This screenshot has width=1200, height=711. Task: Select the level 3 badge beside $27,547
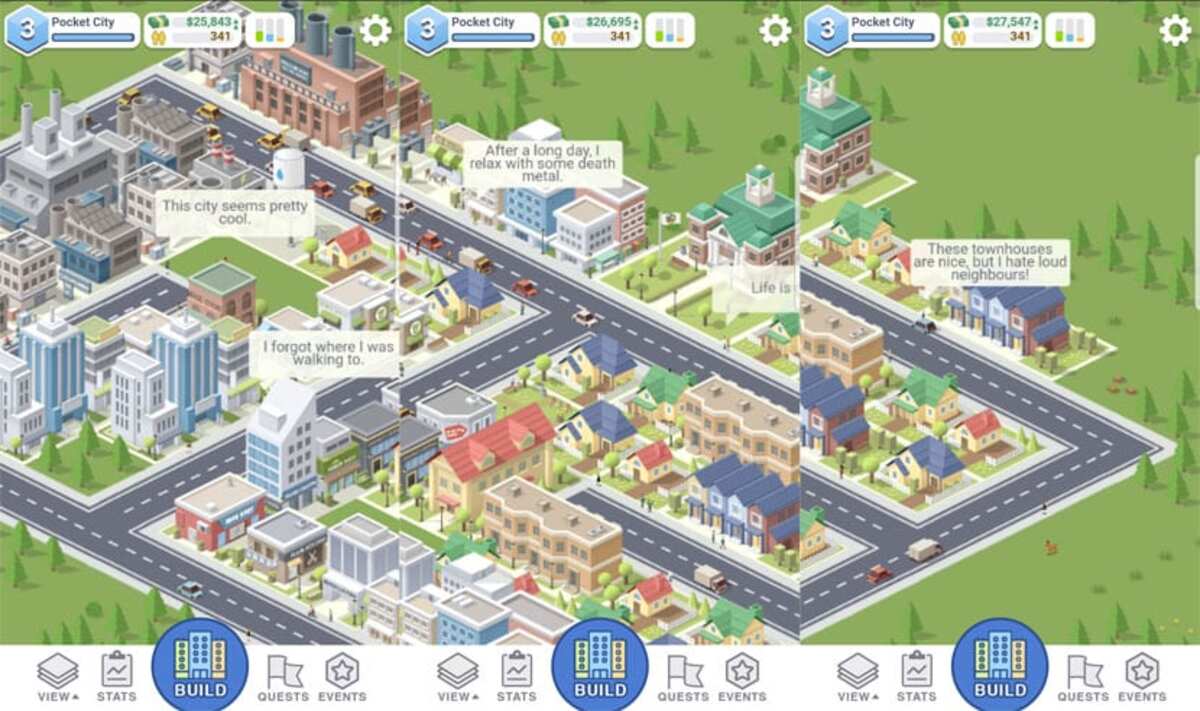pyautogui.click(x=827, y=31)
